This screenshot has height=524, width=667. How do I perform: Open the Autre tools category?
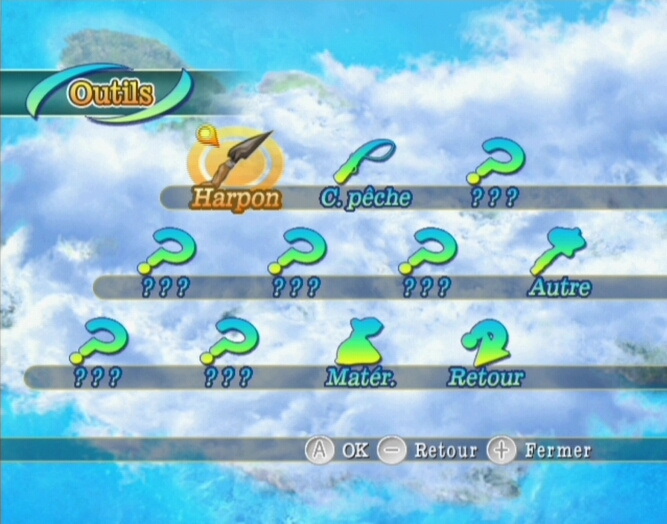tap(560, 262)
